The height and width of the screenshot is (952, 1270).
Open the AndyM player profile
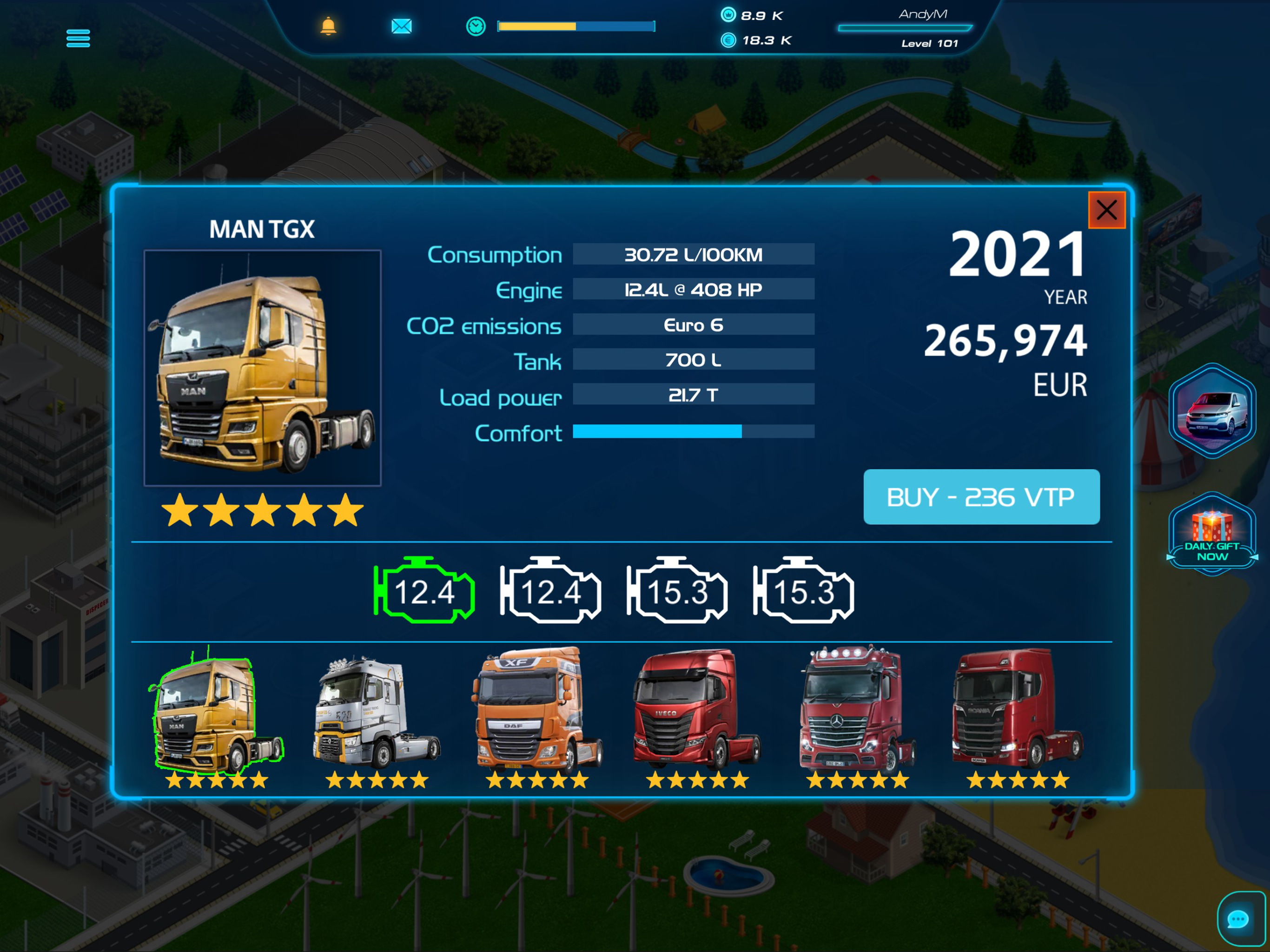(923, 27)
